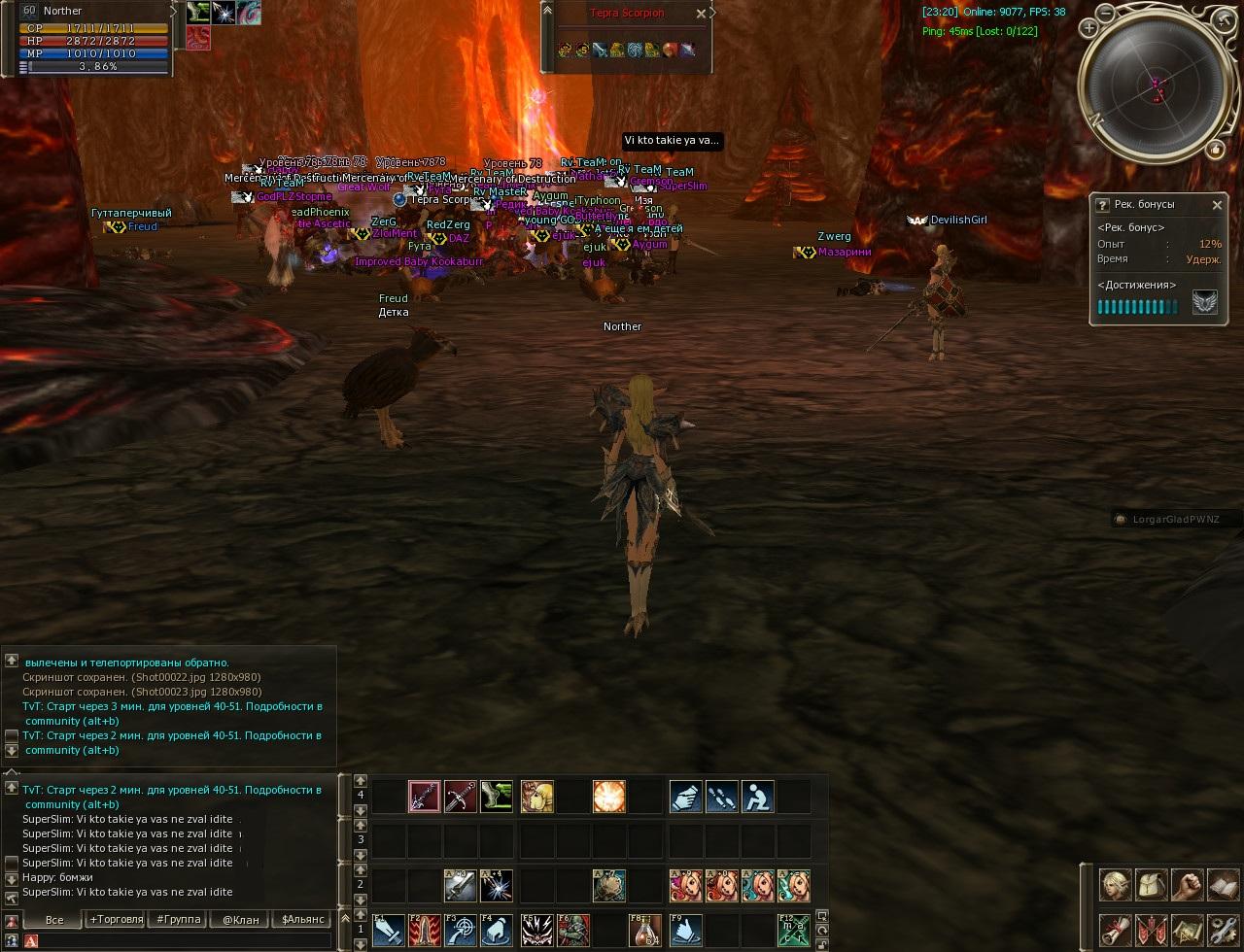Zoom out the radar with minus button
The height and width of the screenshot is (952, 1244).
(x=1107, y=13)
